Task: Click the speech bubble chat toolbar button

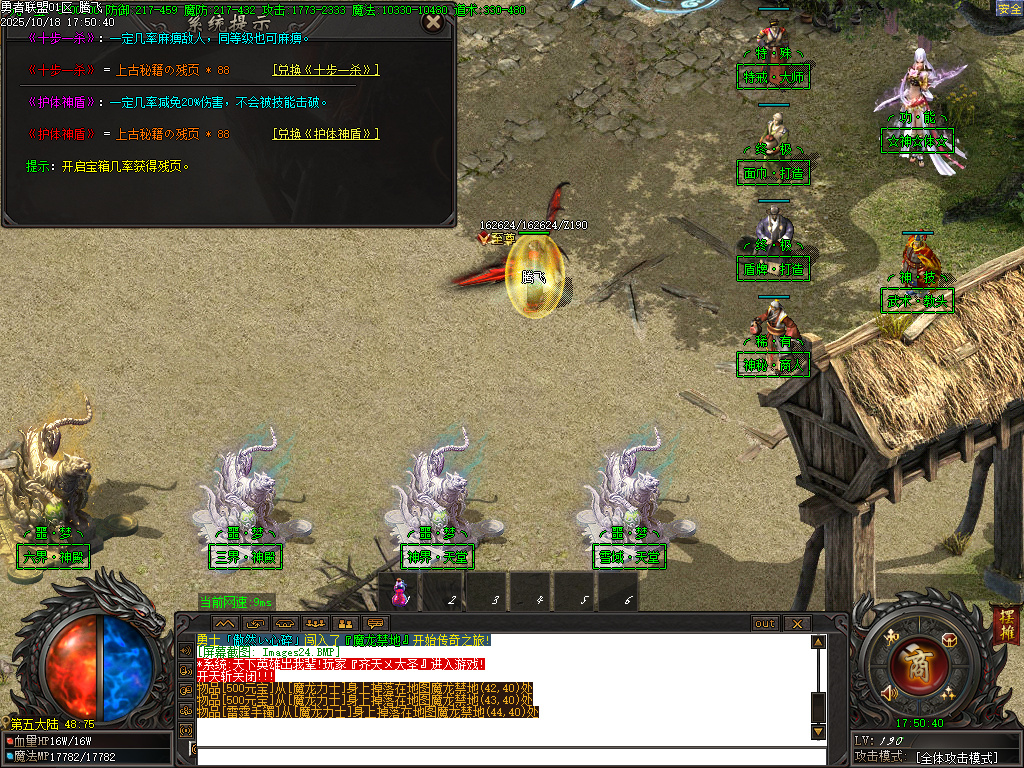Action: pos(376,624)
